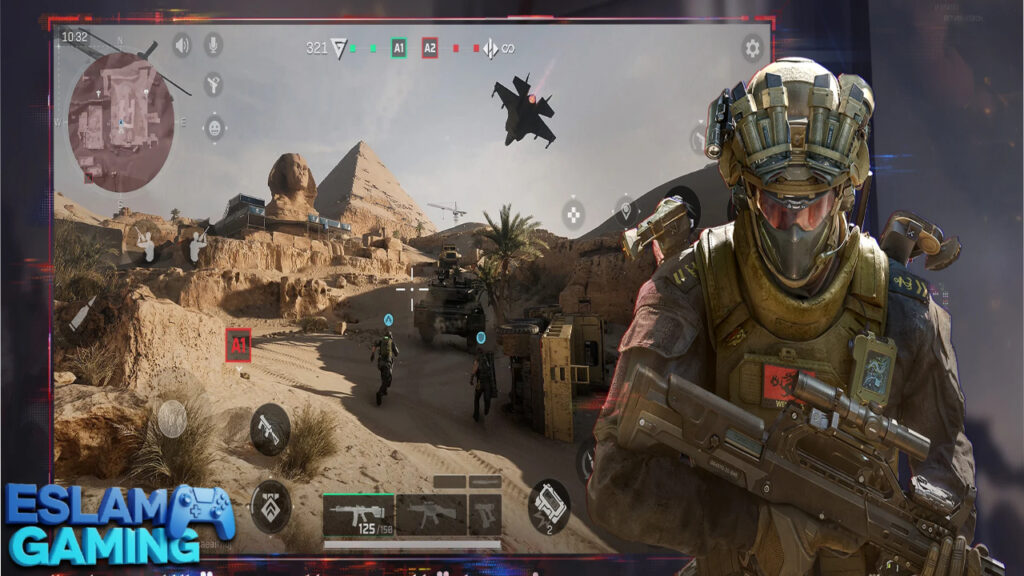The width and height of the screenshot is (1024, 576).
Task: Select the primary rifle with 125 ammo
Action: click(359, 515)
